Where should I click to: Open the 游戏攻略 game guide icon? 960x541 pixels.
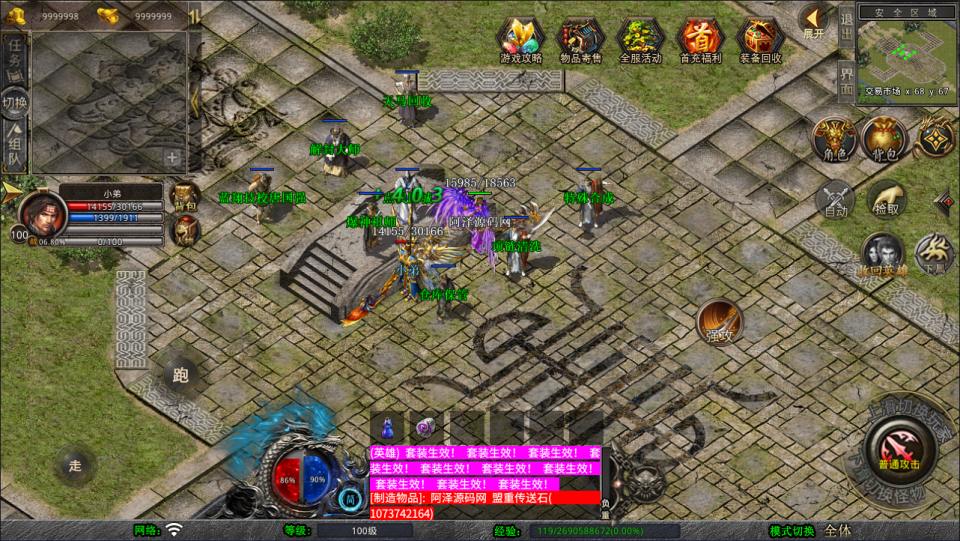coord(521,39)
